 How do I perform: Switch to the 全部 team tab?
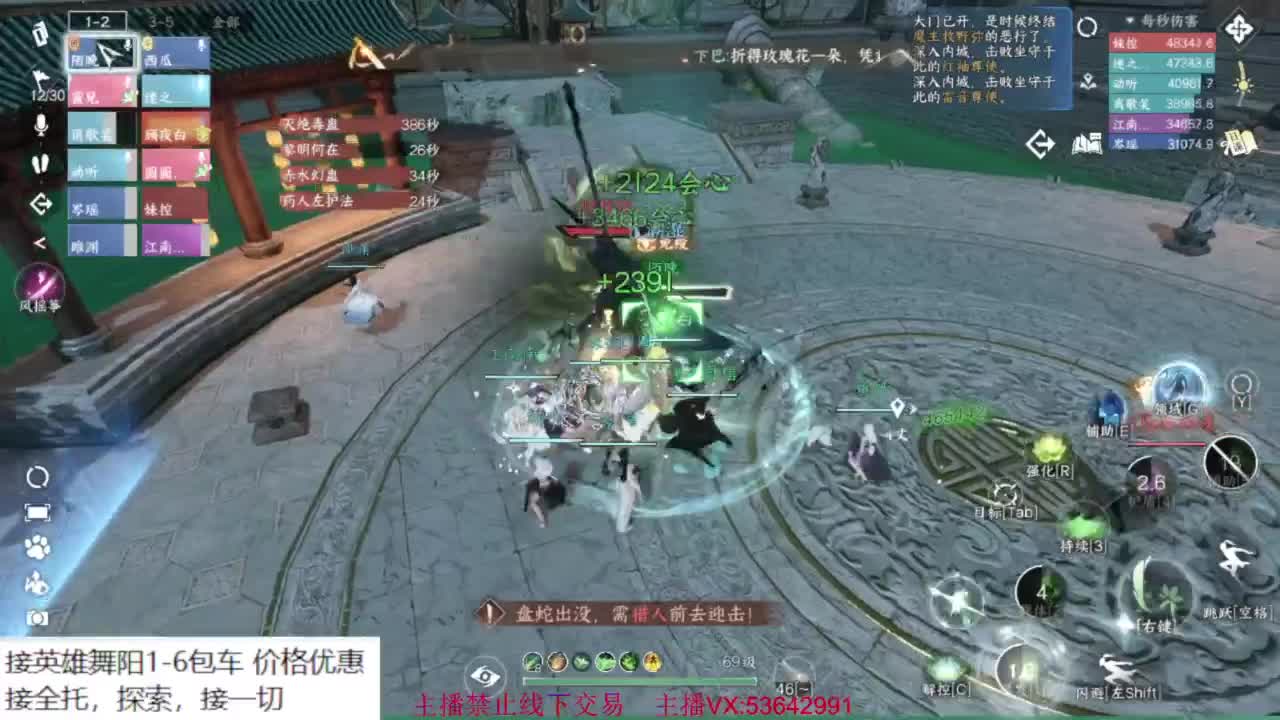point(226,20)
